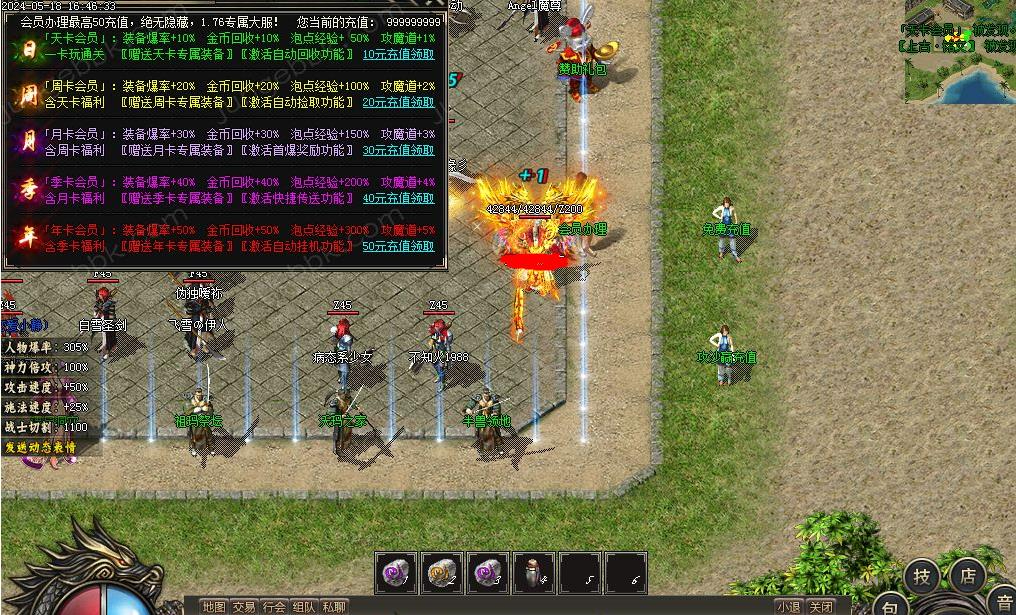Open the 行会 guild button
Image resolution: width=1016 pixels, height=615 pixels.
[274, 606]
